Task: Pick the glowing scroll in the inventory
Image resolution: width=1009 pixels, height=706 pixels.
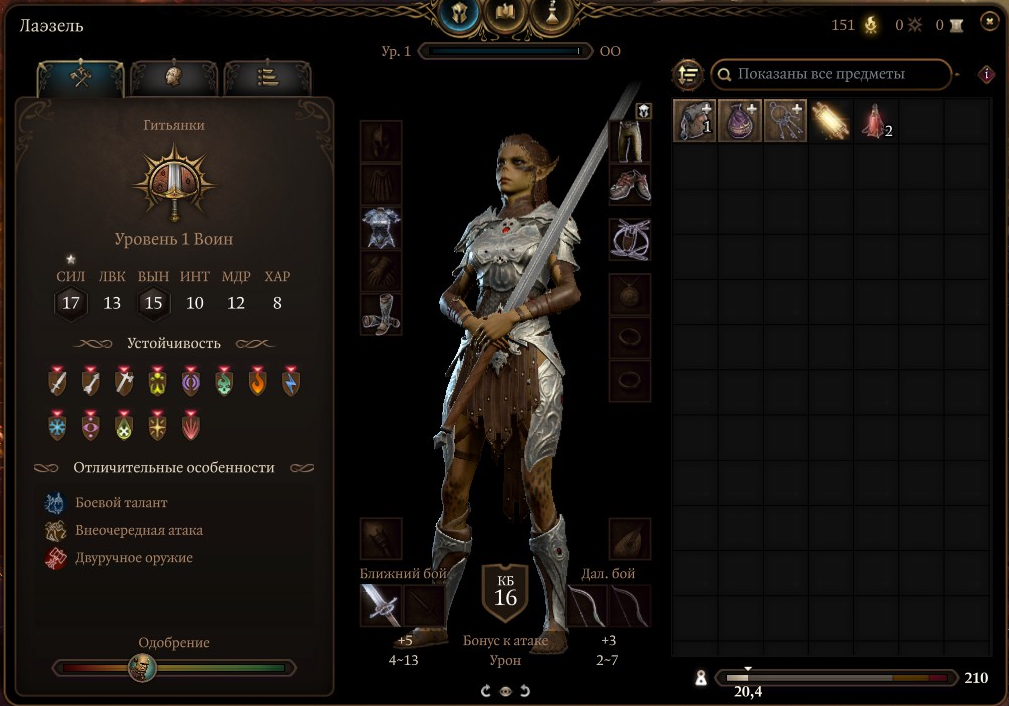Action: [x=830, y=121]
